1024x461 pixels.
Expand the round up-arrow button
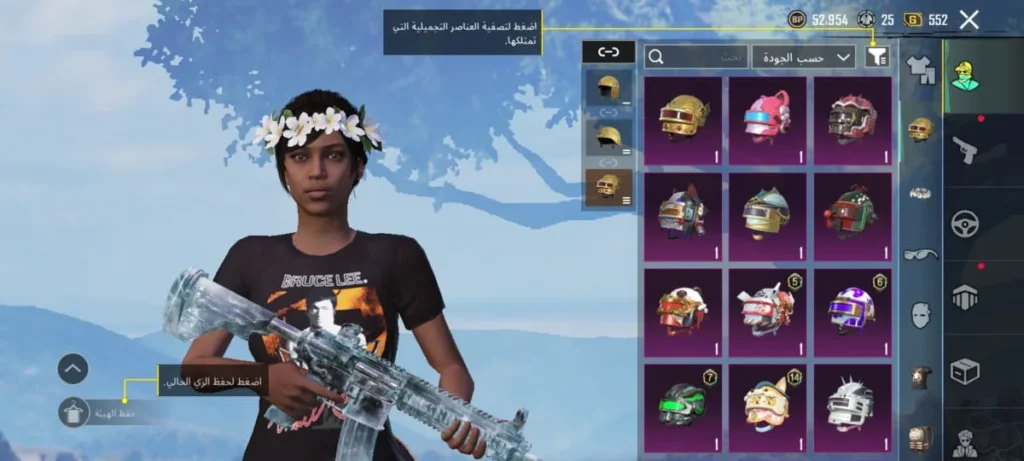(74, 369)
